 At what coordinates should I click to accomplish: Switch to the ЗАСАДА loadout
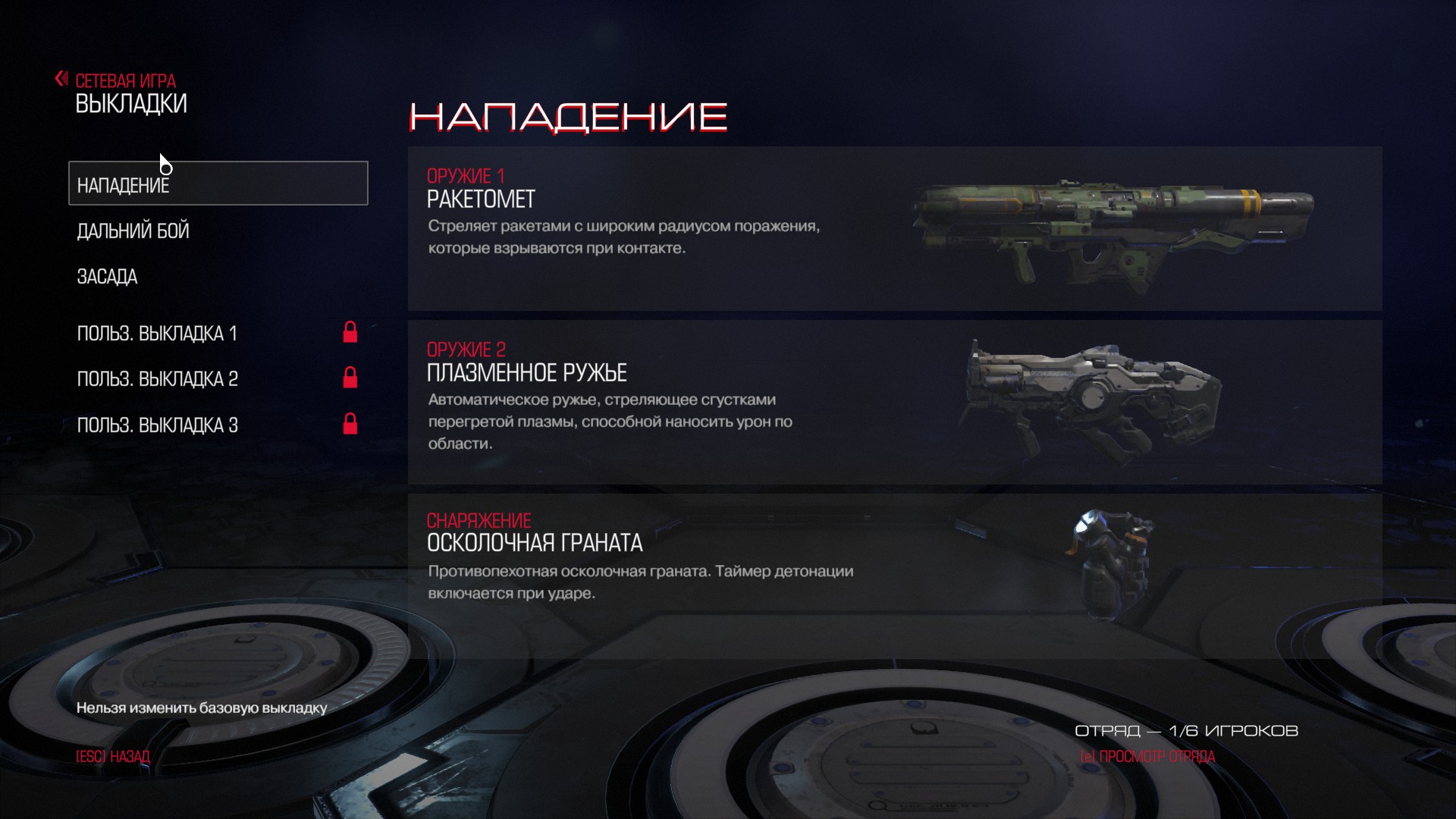click(x=108, y=277)
